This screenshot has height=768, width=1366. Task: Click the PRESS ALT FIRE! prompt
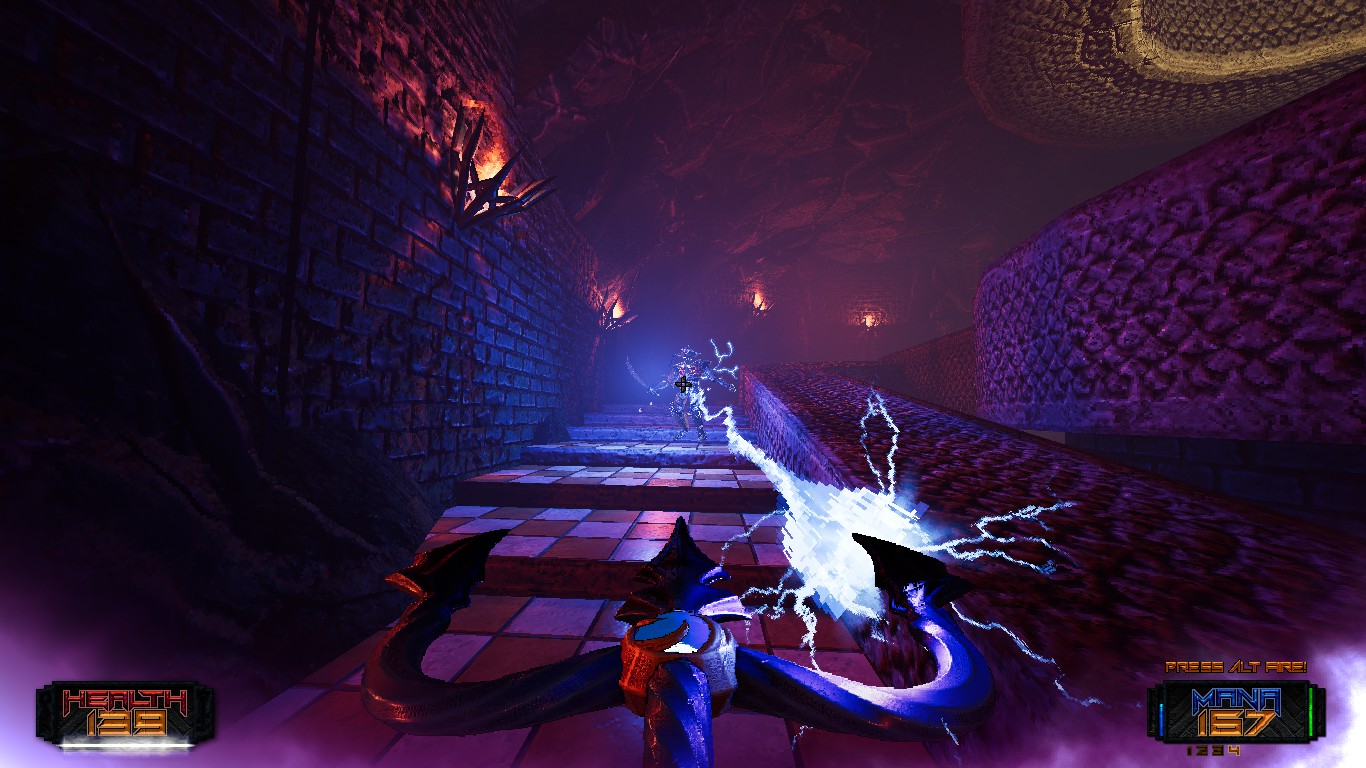point(1237,666)
